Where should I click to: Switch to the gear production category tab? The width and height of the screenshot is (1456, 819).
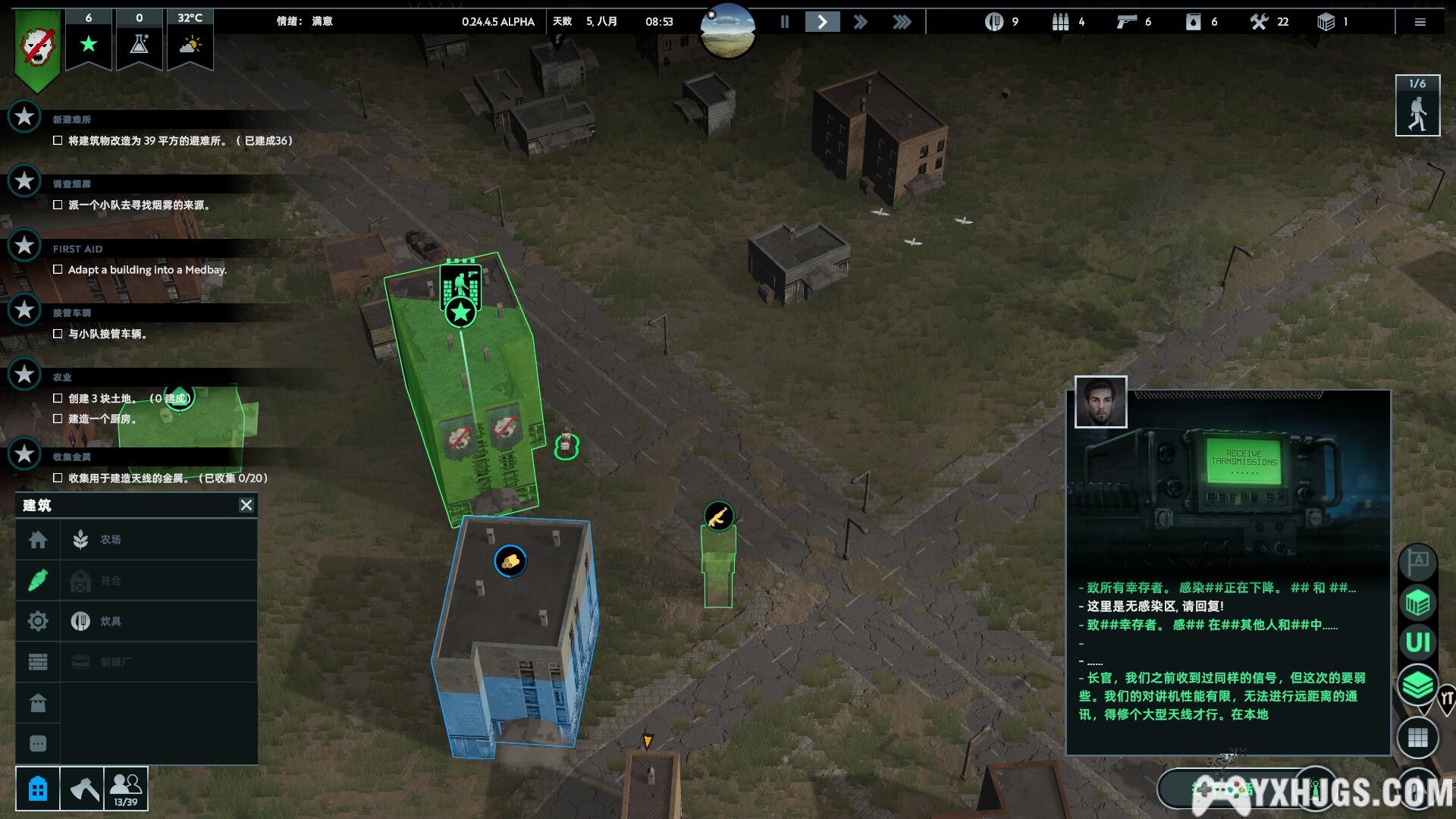coord(38,622)
